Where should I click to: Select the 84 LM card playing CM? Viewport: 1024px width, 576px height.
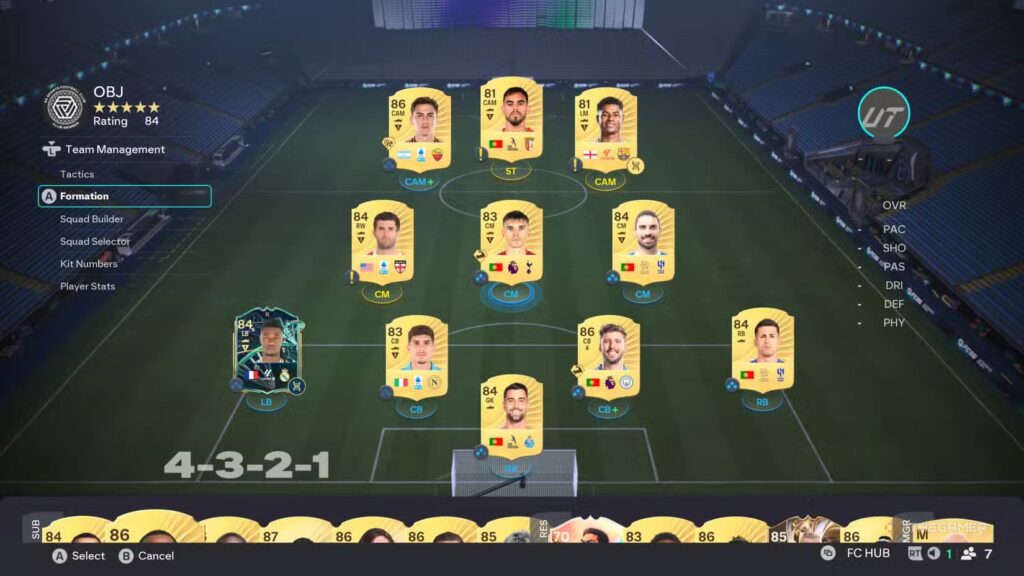(x=642, y=242)
